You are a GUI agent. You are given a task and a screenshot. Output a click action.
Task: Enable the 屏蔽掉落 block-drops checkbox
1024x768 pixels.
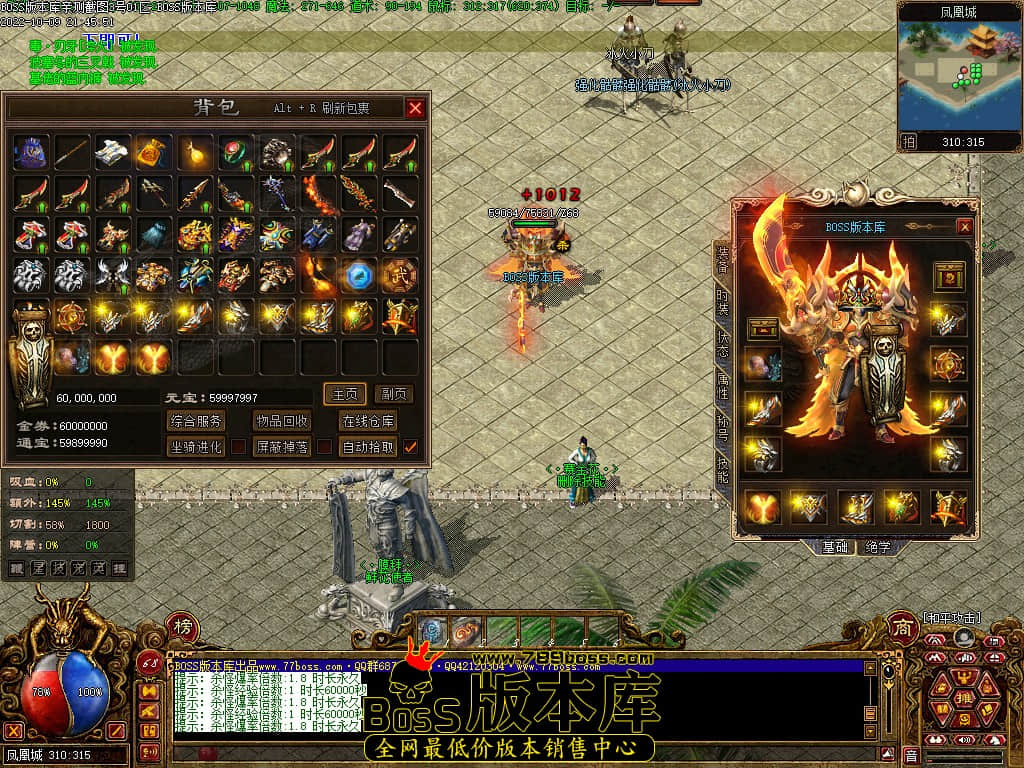(325, 447)
